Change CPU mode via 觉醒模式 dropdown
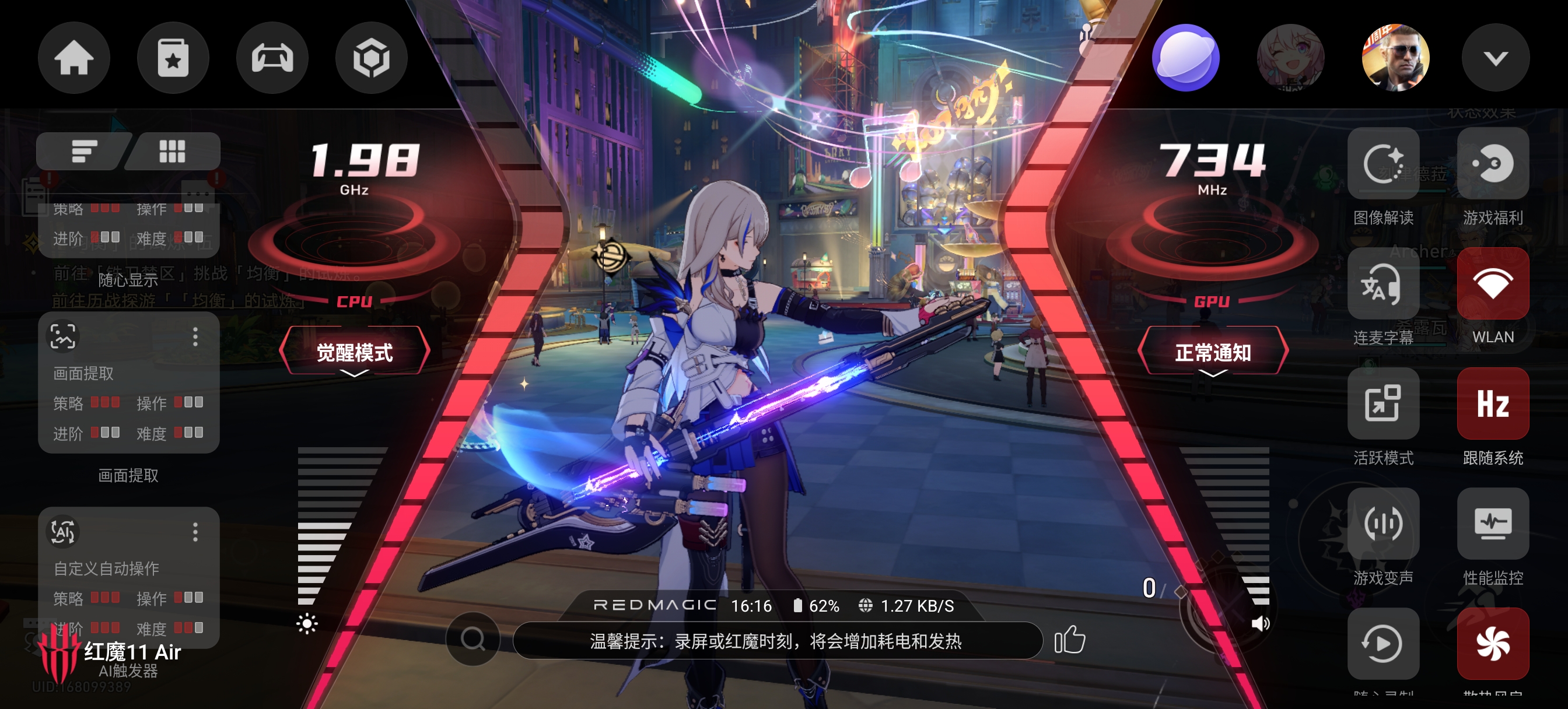The height and width of the screenshot is (709, 1568). click(x=354, y=352)
